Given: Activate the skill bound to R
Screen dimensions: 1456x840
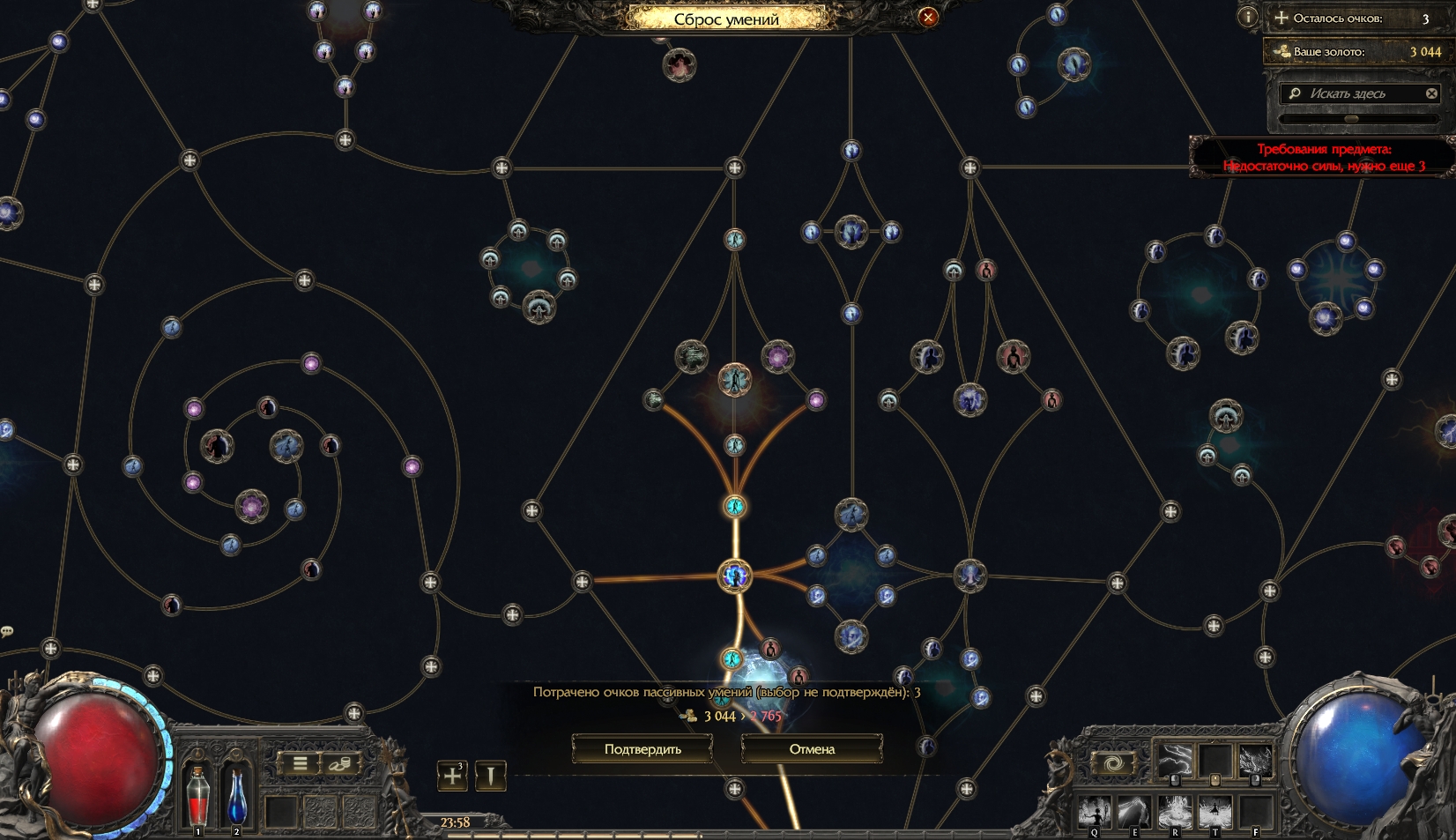Looking at the screenshot, I should pos(1175,811).
